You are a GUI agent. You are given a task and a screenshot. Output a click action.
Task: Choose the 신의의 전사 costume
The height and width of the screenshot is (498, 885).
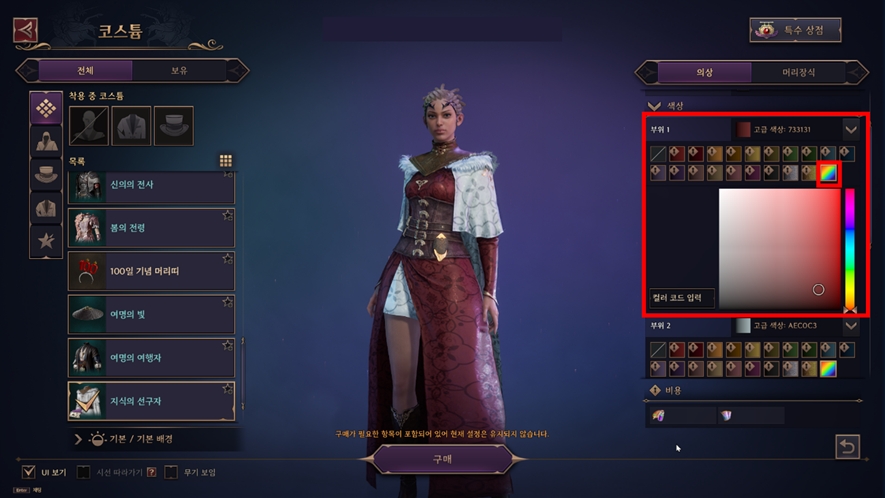[x=151, y=186]
